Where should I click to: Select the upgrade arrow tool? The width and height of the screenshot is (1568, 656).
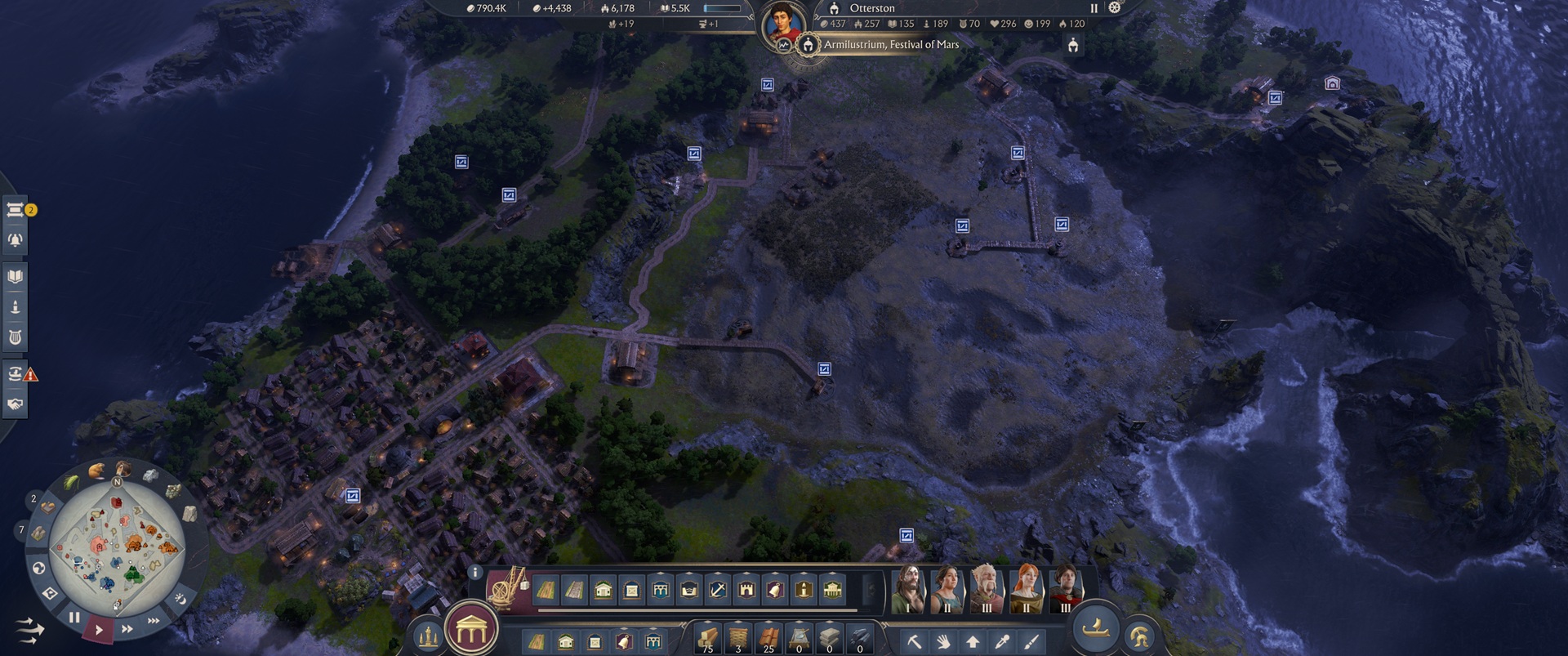[x=973, y=642]
